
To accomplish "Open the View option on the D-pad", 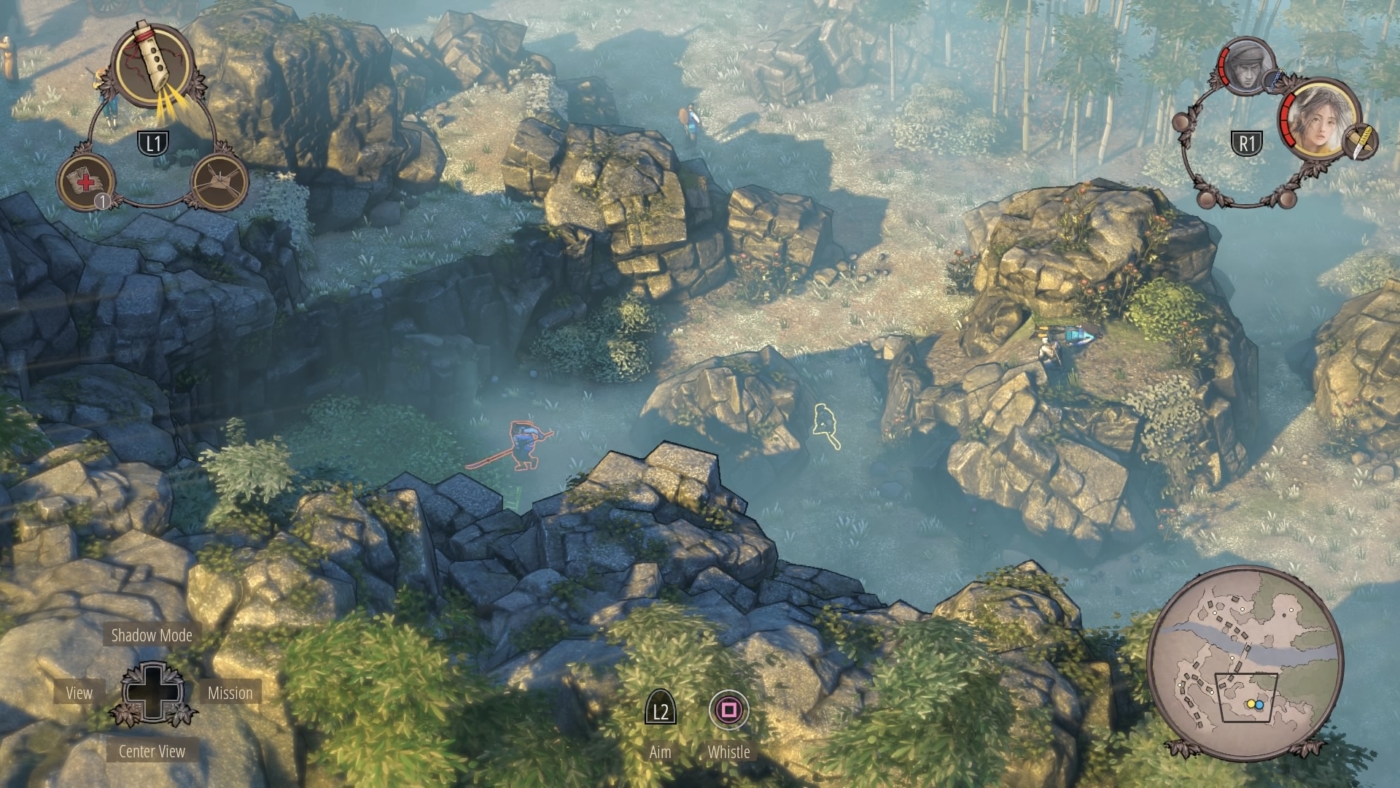I will coord(79,692).
